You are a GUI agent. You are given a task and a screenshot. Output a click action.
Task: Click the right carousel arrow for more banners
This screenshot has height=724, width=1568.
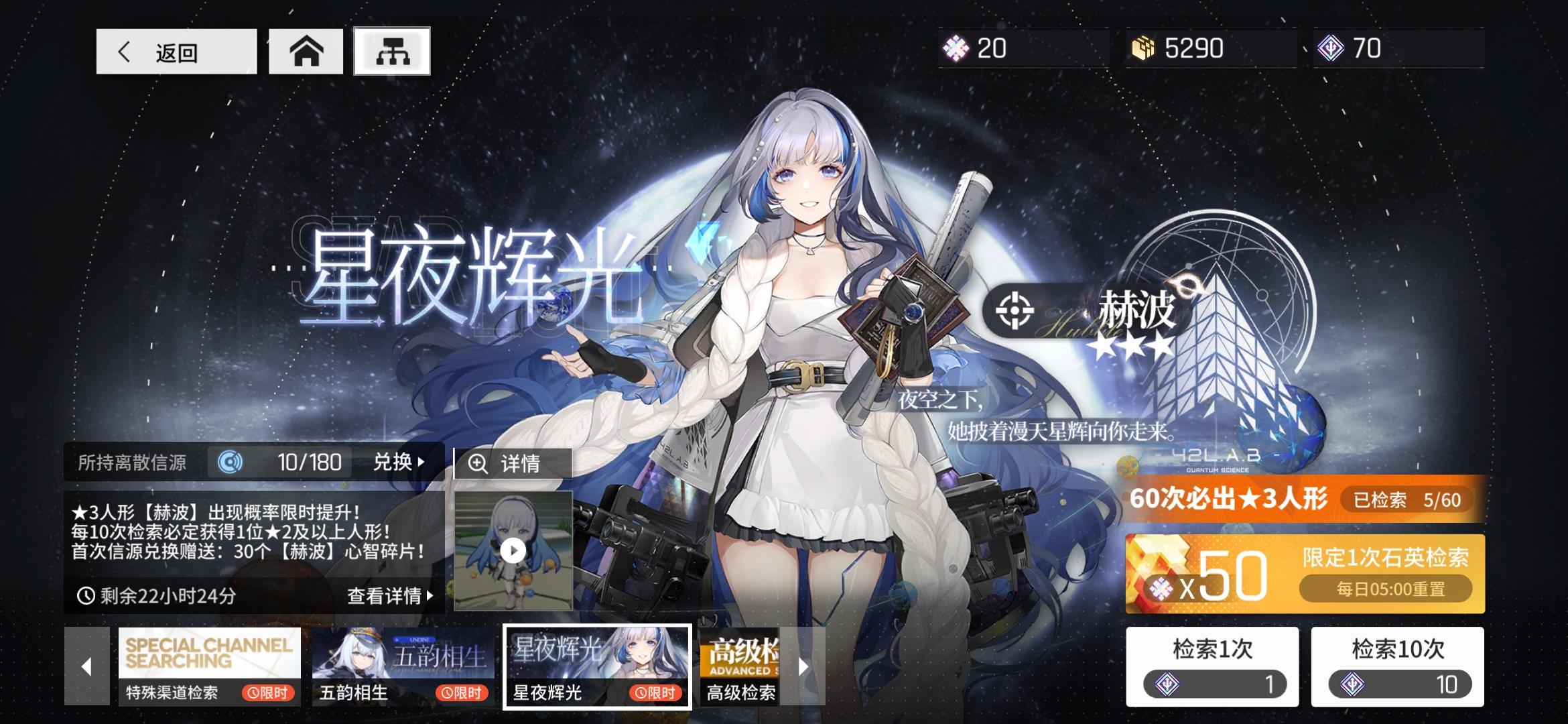(802, 666)
